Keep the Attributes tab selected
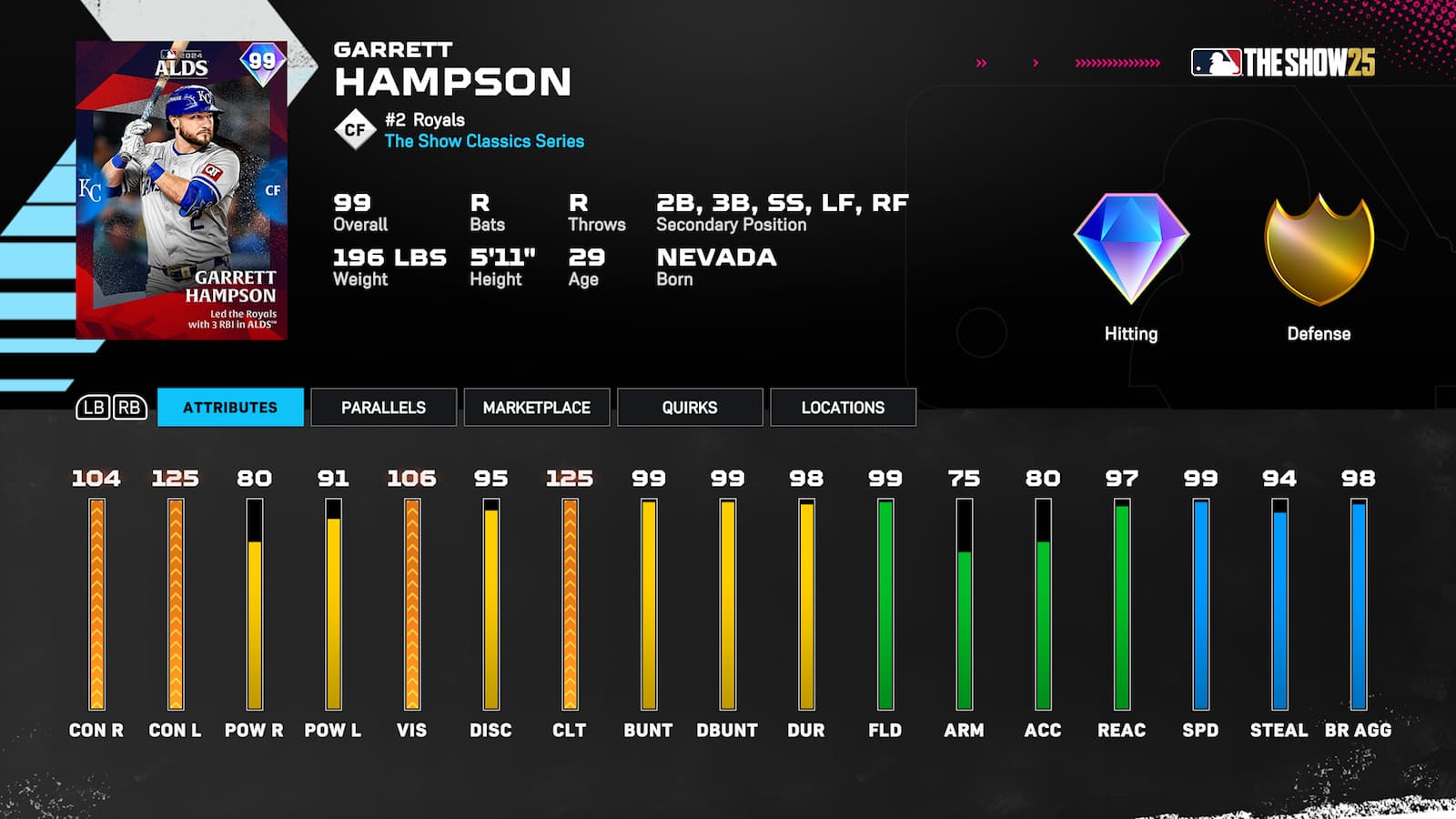1456x819 pixels. [230, 408]
